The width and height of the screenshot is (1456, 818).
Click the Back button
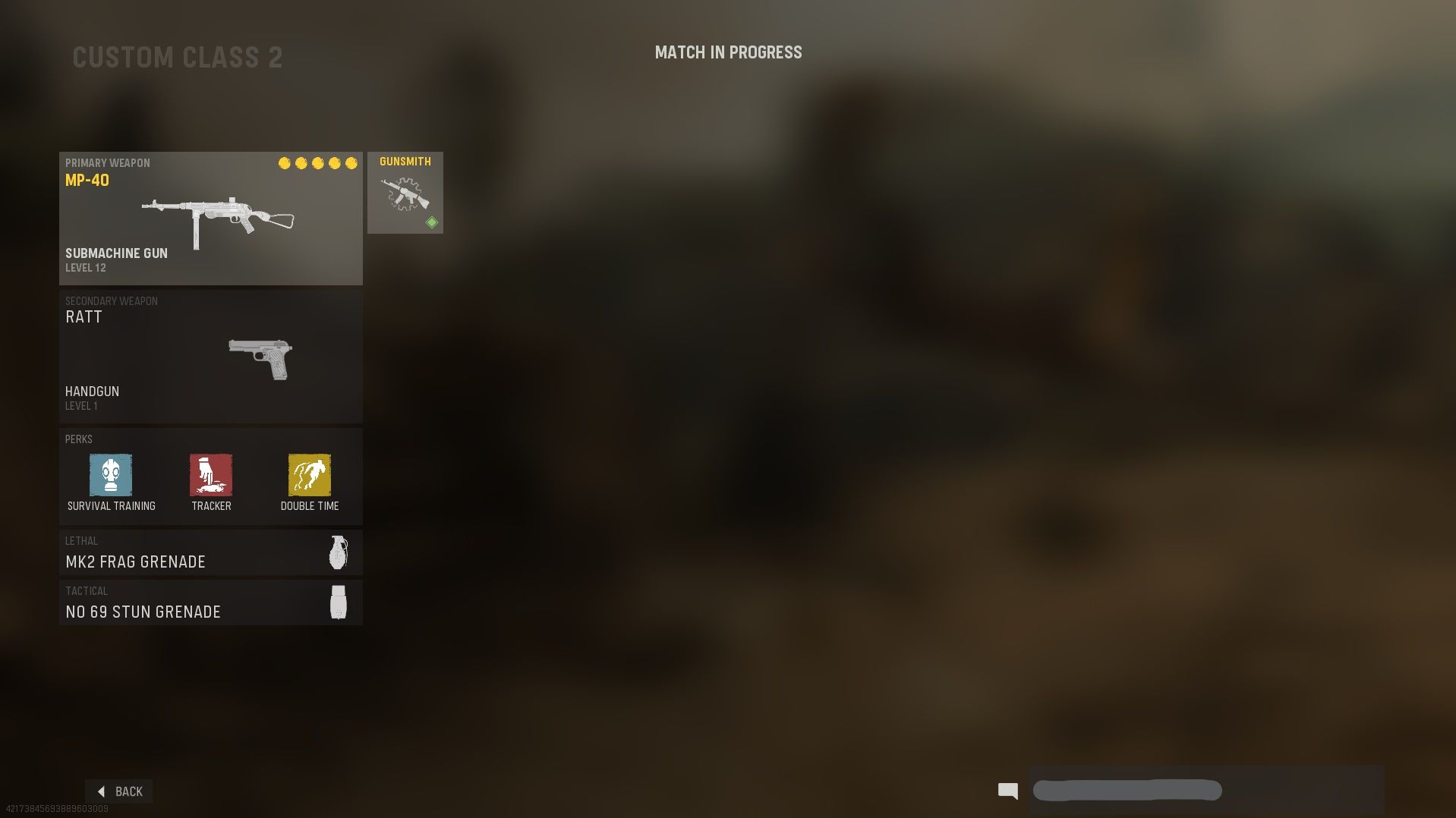click(x=119, y=791)
